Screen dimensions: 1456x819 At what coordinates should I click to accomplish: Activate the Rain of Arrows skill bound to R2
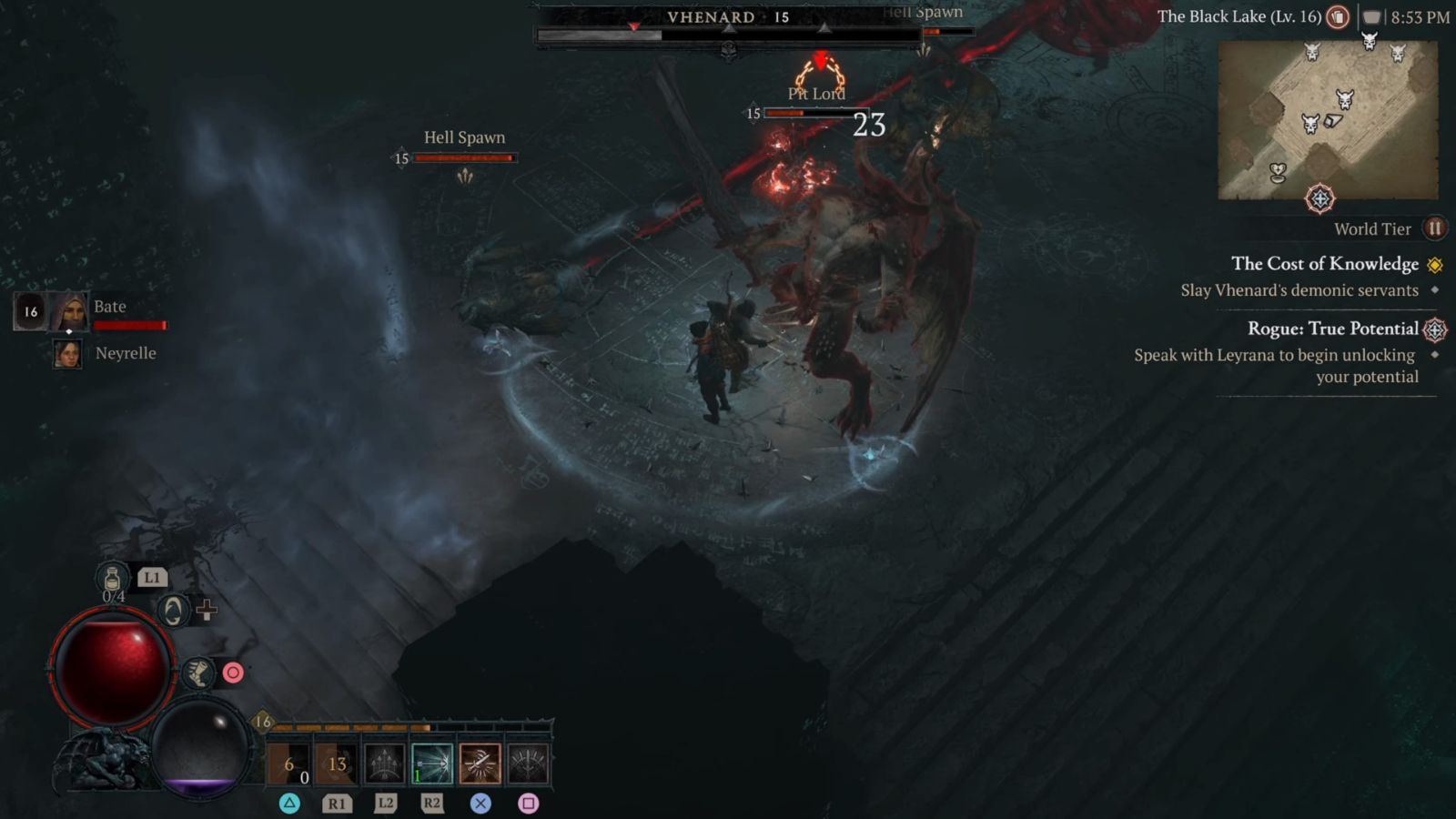[430, 763]
